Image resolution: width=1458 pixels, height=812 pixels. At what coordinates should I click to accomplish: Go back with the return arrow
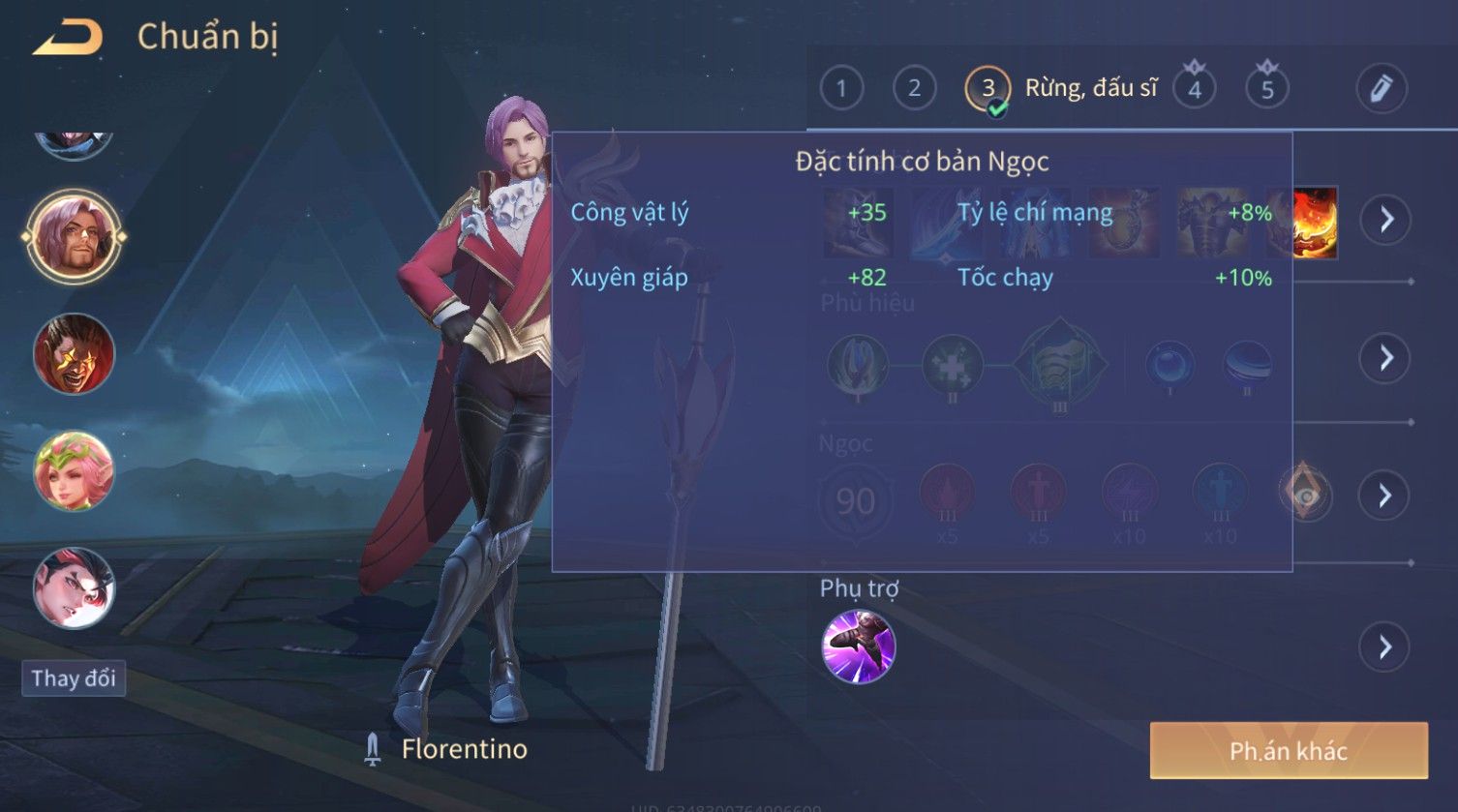68,39
